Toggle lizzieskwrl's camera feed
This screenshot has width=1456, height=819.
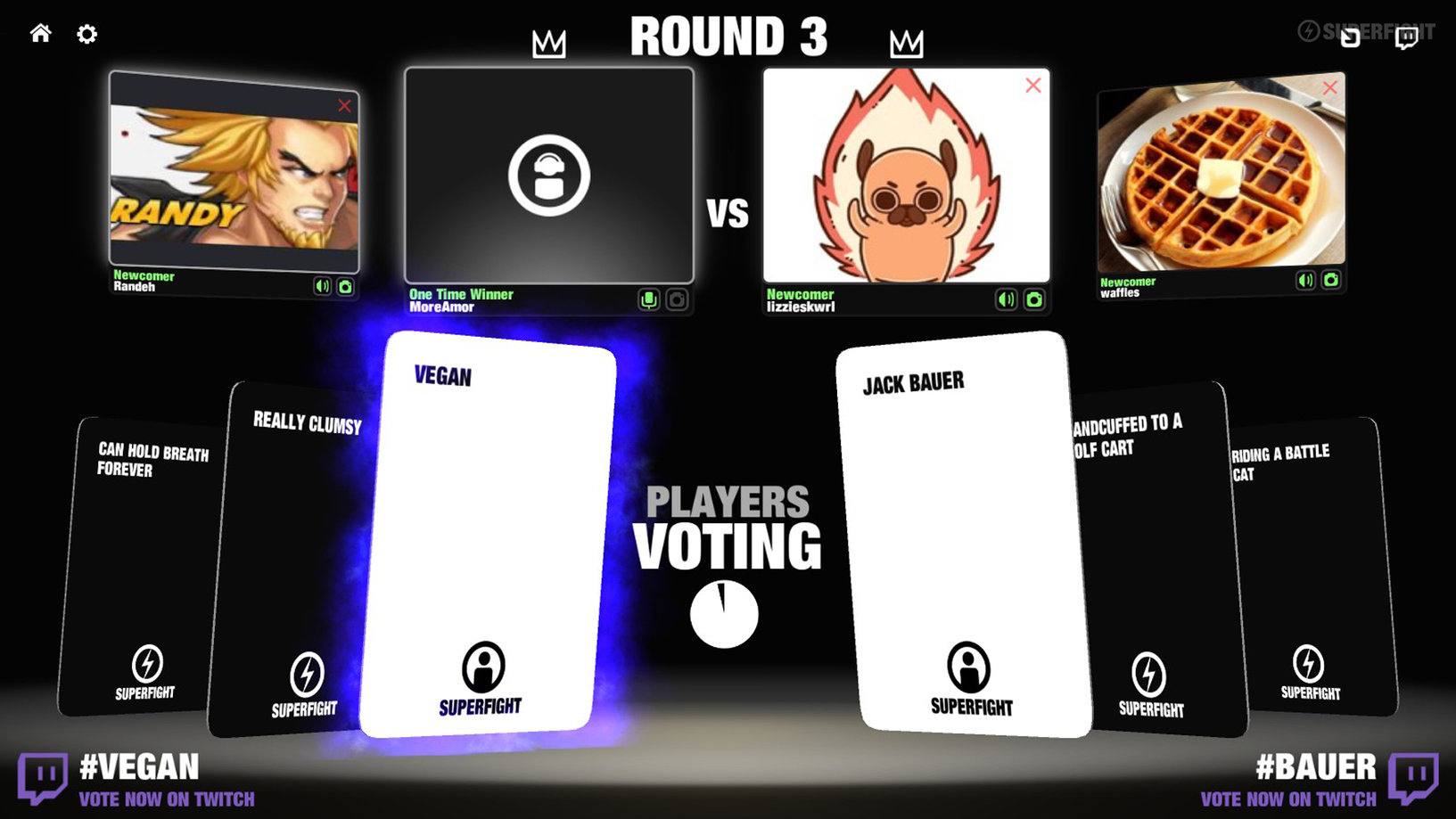(x=1033, y=300)
